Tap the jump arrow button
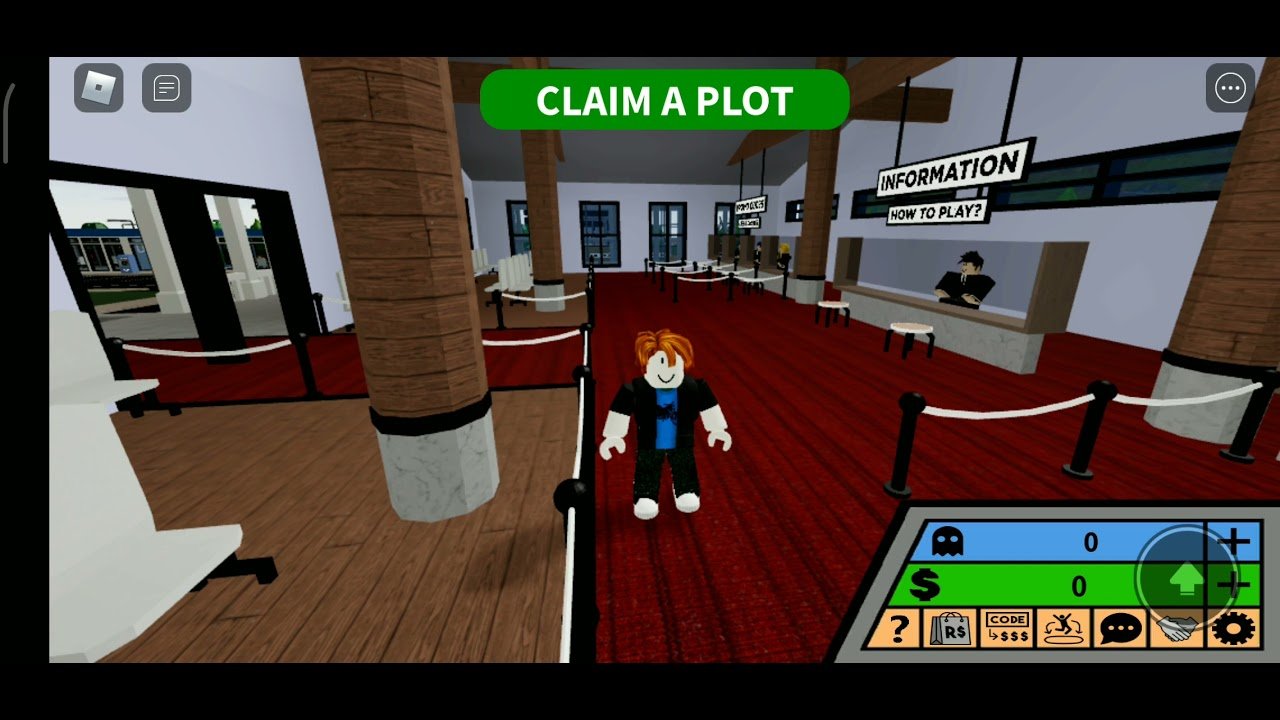Image resolution: width=1280 pixels, height=720 pixels. pyautogui.click(x=1187, y=578)
